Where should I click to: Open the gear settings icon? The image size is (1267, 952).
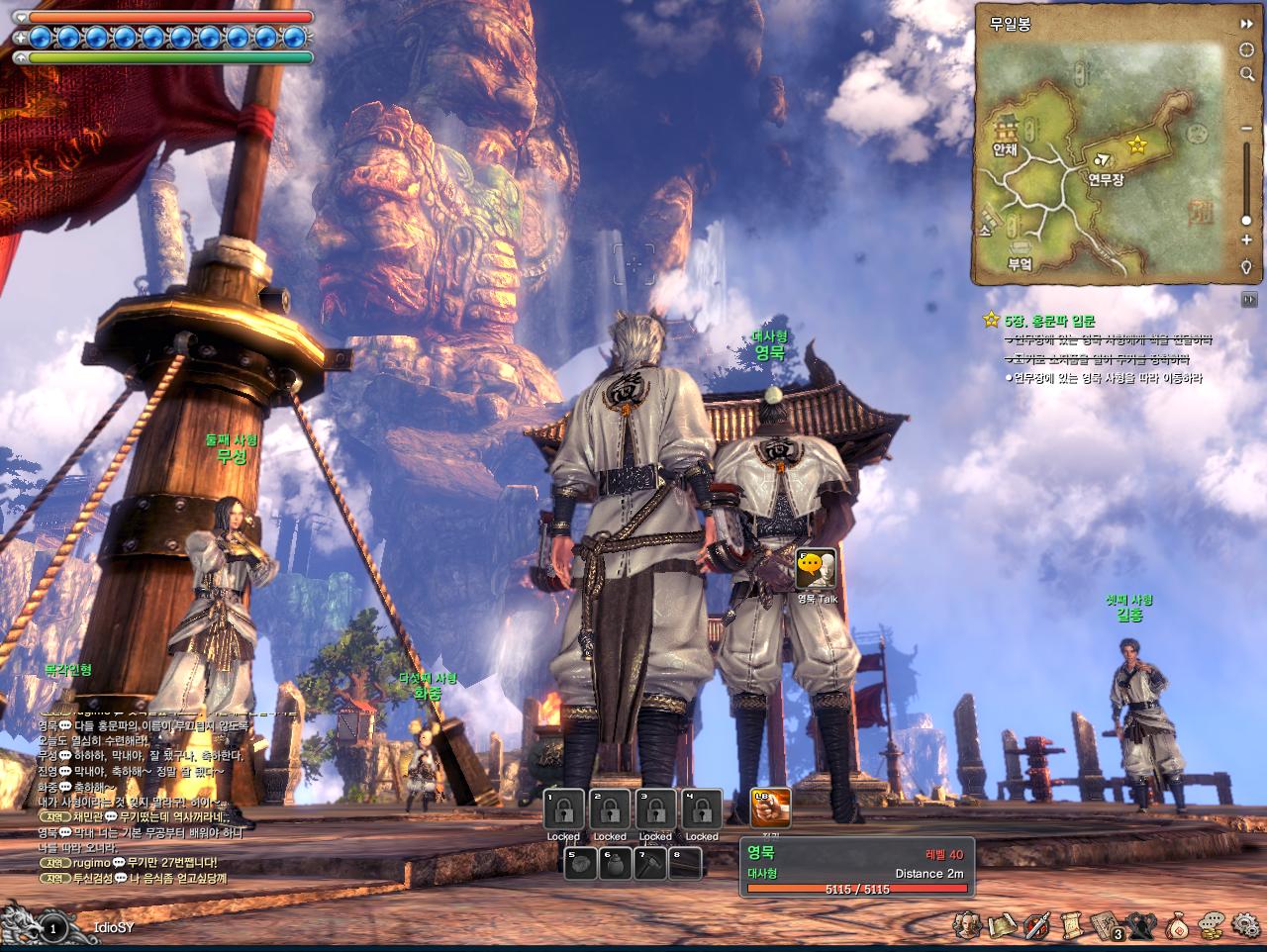point(1246,925)
